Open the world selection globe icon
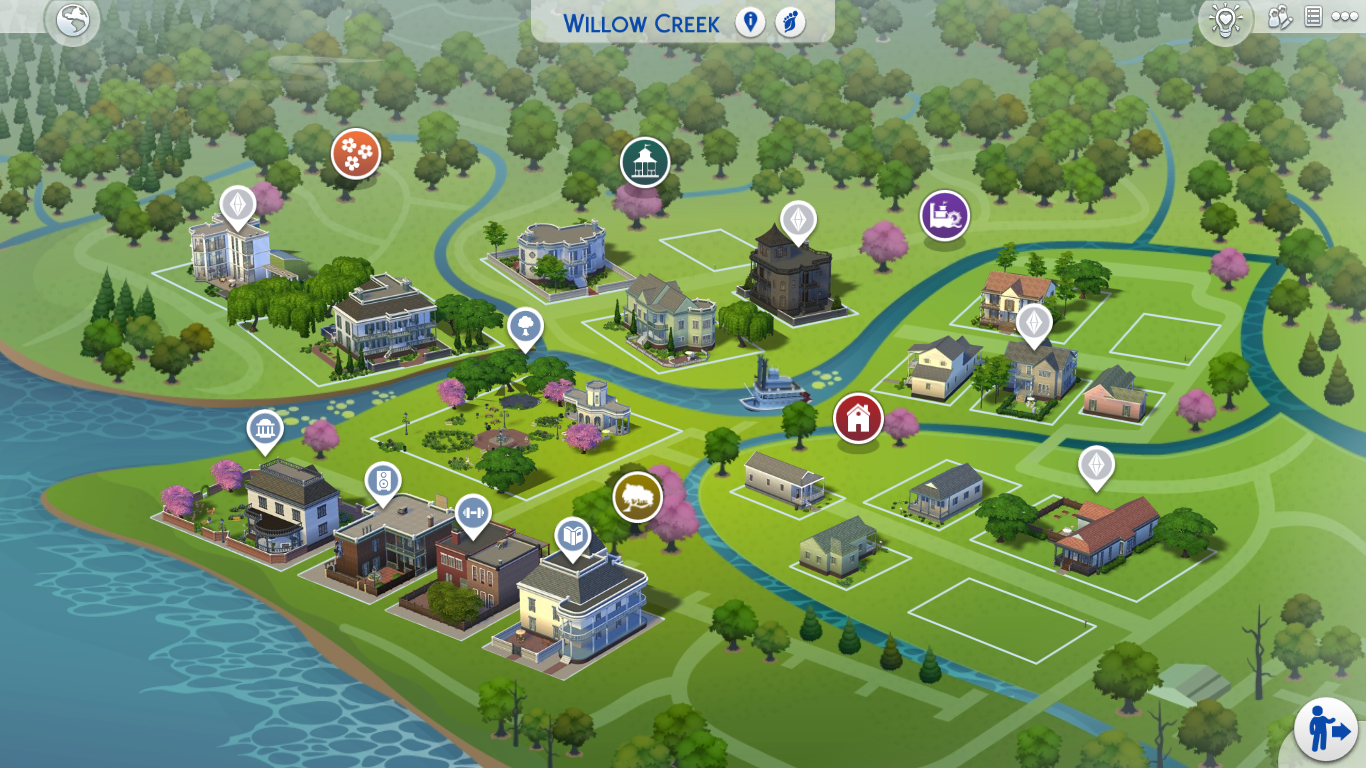The height and width of the screenshot is (768, 1366). [71, 20]
